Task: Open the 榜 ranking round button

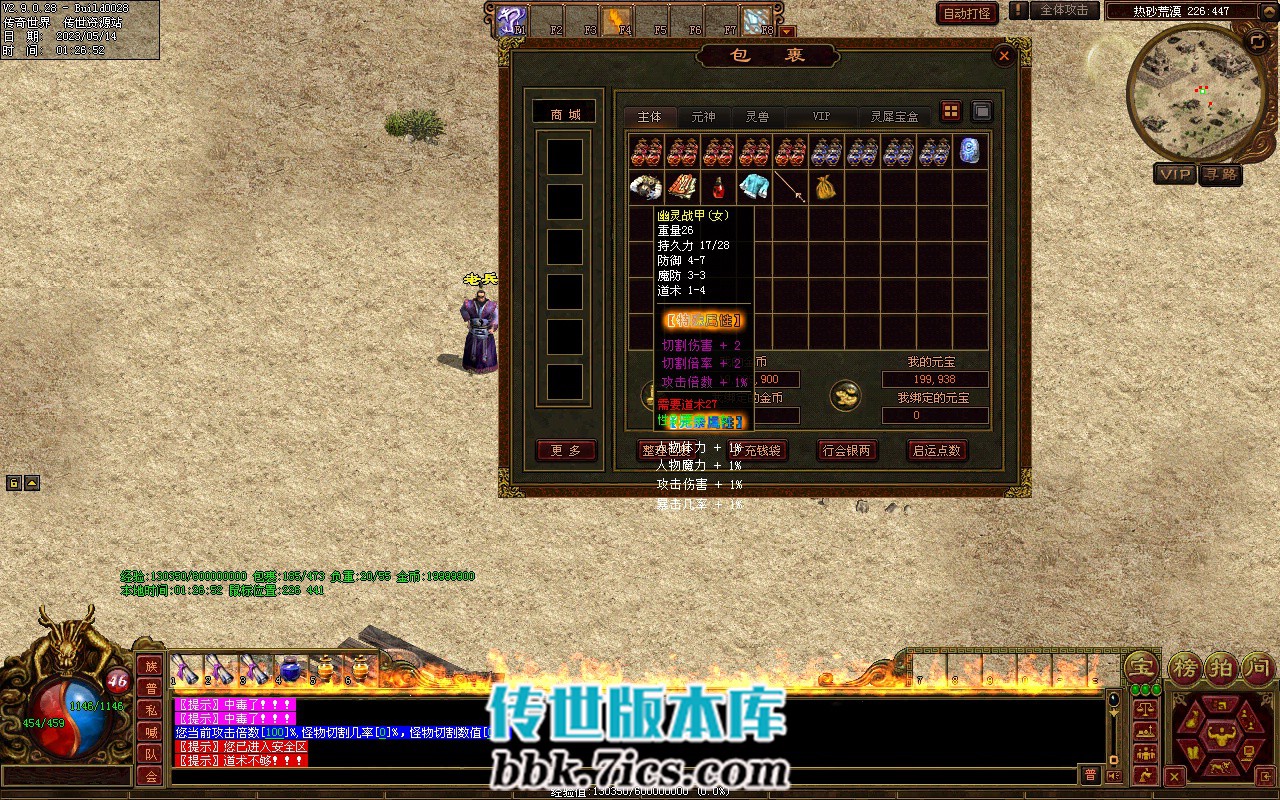Action: click(x=1186, y=668)
